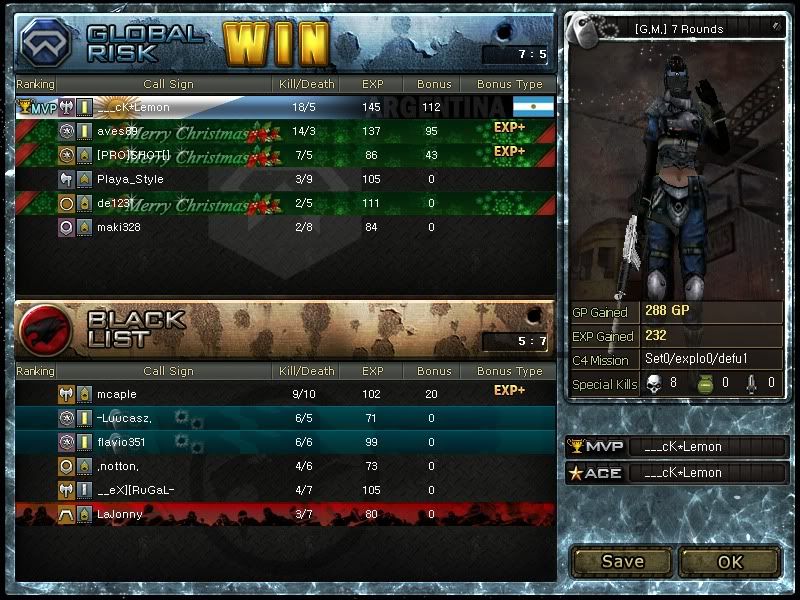Confirm results with the OK button
The height and width of the screenshot is (600, 800).
click(x=730, y=561)
